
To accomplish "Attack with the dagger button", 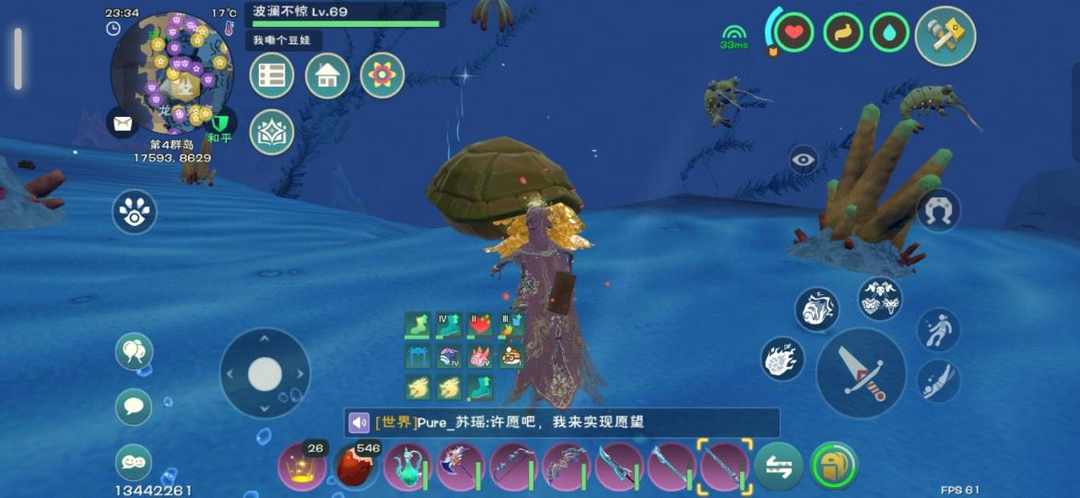I will click(x=860, y=372).
